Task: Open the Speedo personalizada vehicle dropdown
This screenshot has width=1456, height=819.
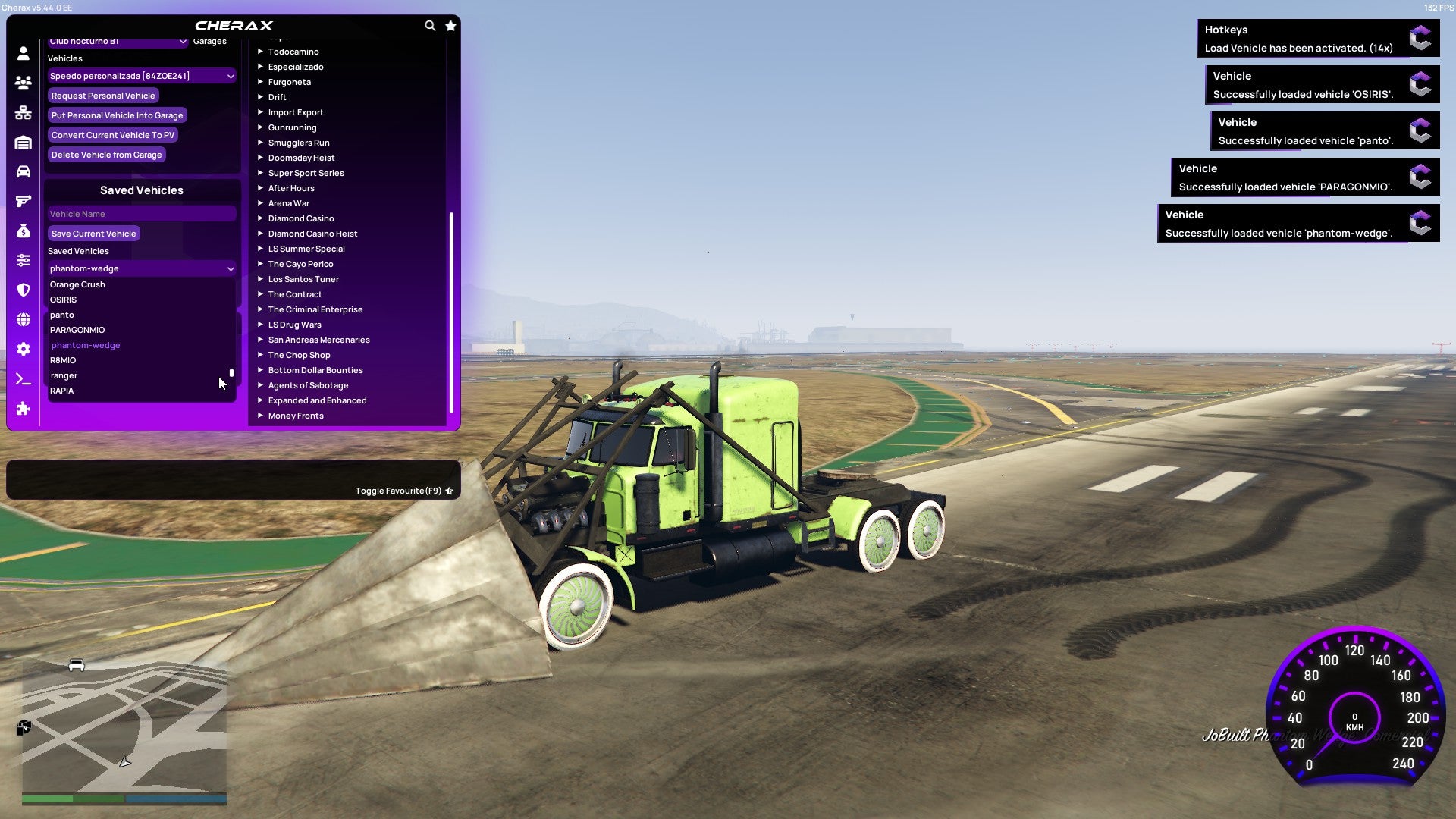Action: (141, 76)
